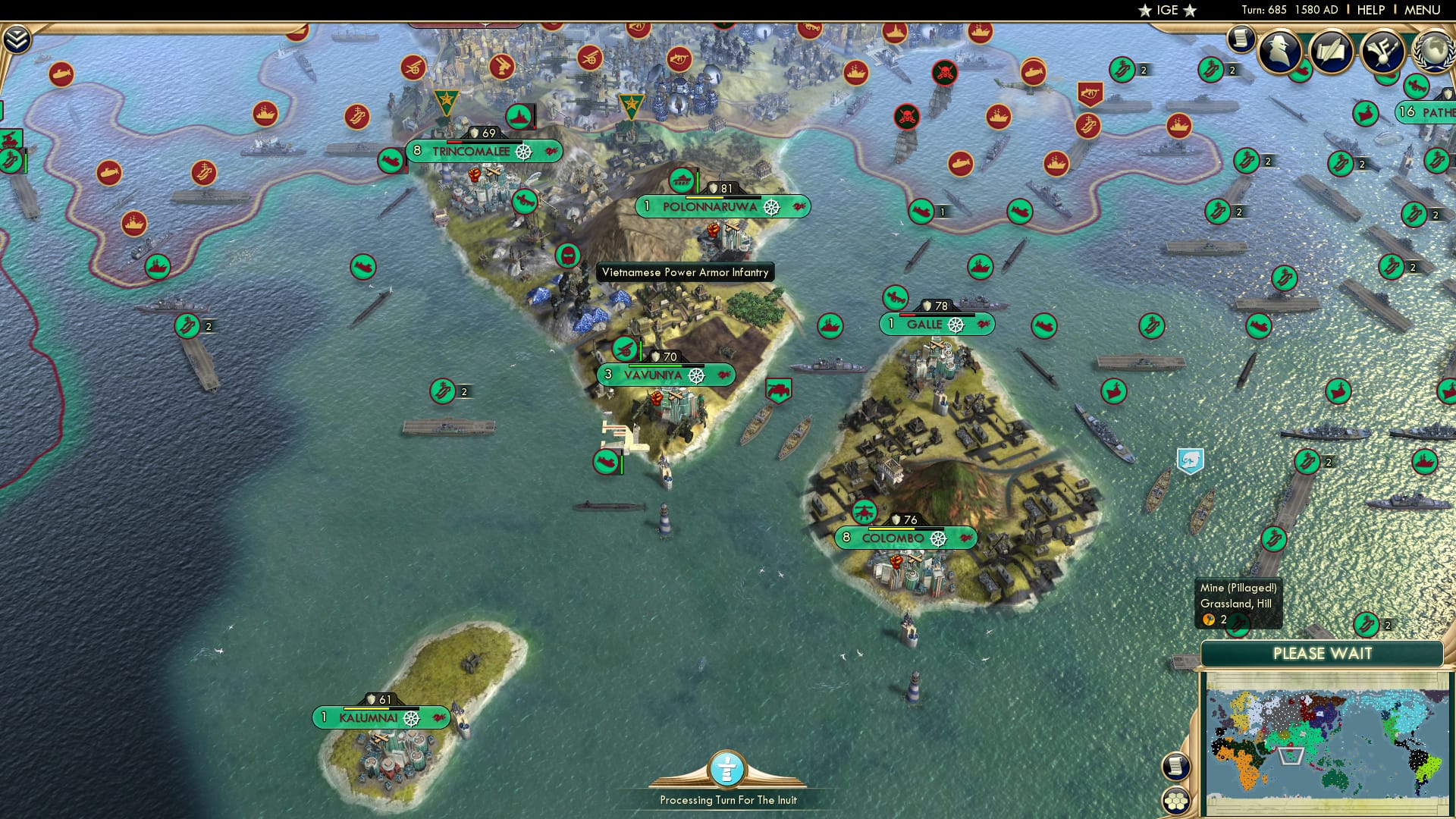Click the production wheel on Trincomalee's banner
The height and width of the screenshot is (819, 1456).
[522, 150]
